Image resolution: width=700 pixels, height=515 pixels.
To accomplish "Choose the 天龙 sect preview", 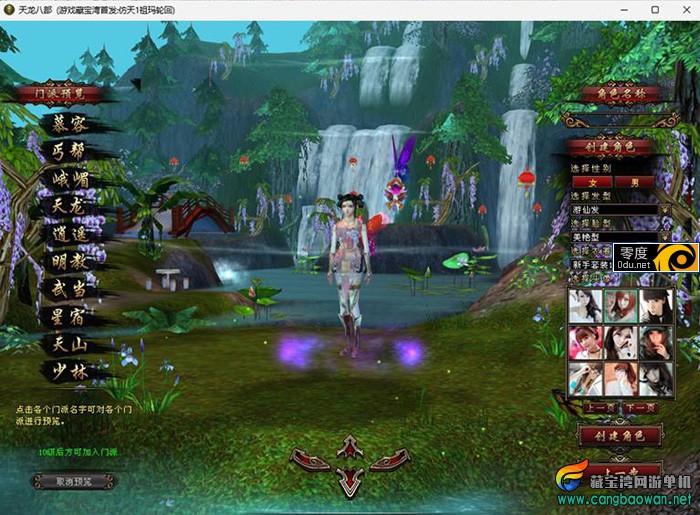I will 70,206.
